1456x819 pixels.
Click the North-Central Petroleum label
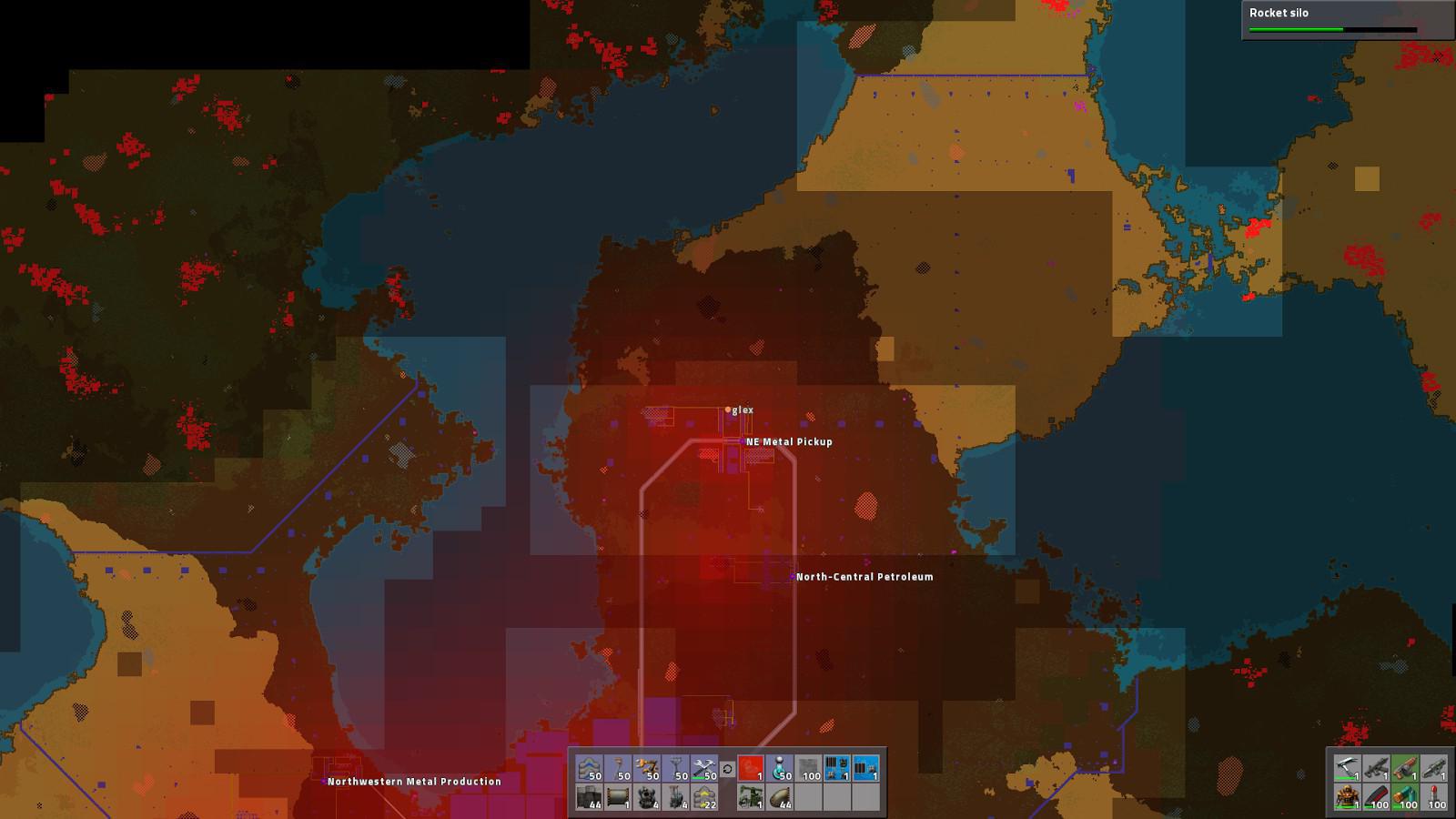click(x=863, y=576)
